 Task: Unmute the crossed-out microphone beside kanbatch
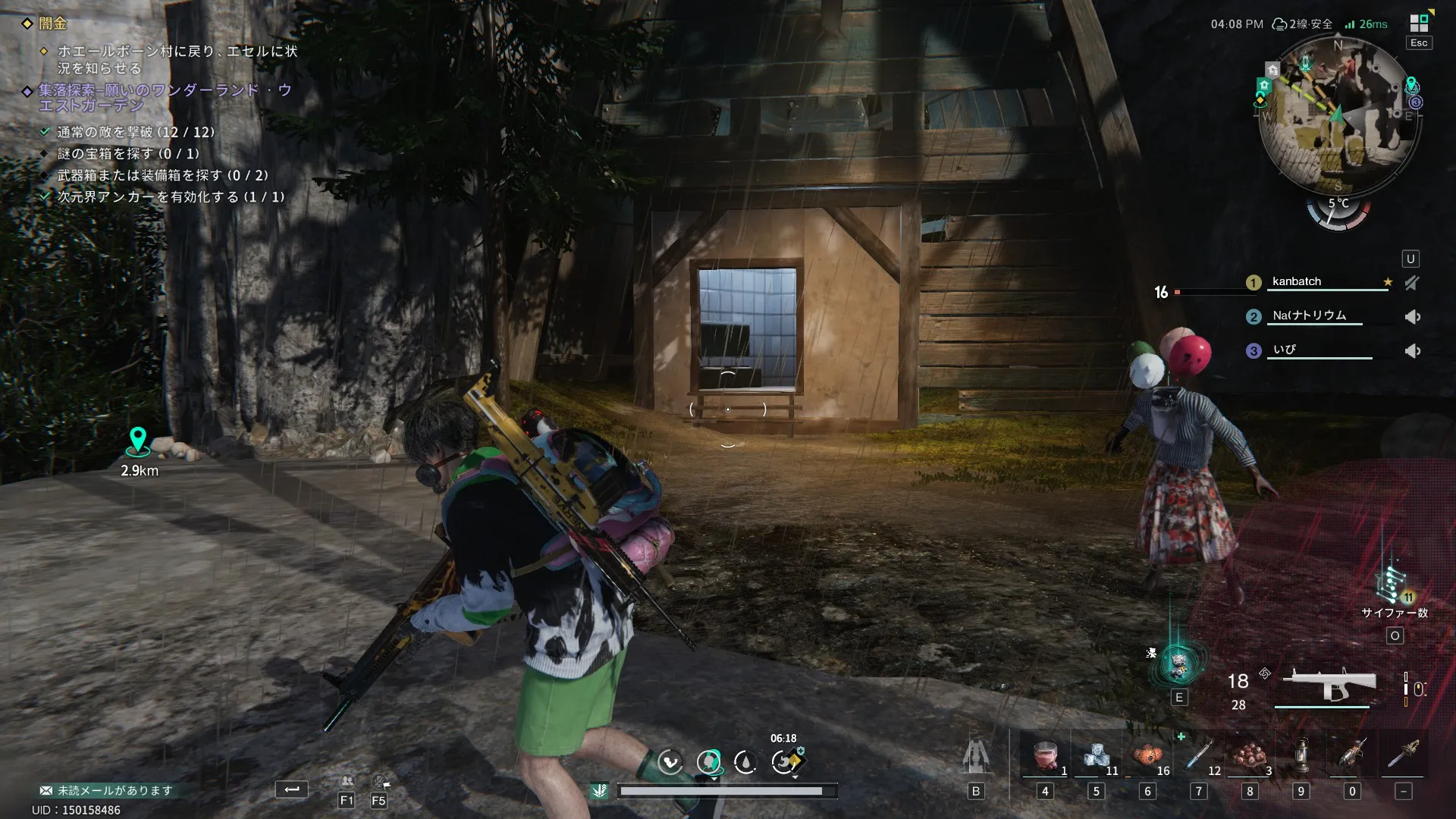(x=1411, y=283)
